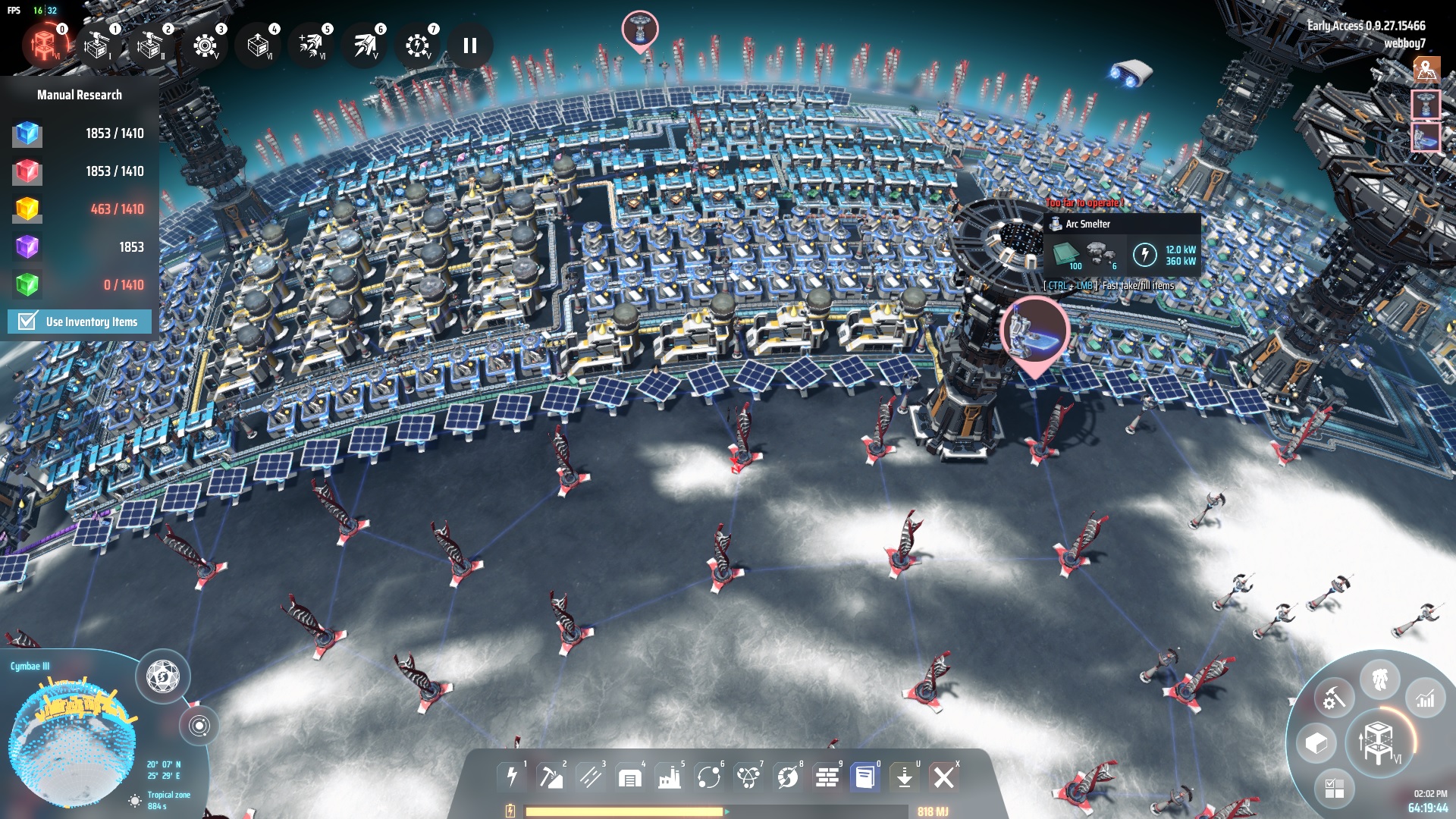Select the blue blueprint book tool
Image resolution: width=1456 pixels, height=819 pixels.
(864, 777)
